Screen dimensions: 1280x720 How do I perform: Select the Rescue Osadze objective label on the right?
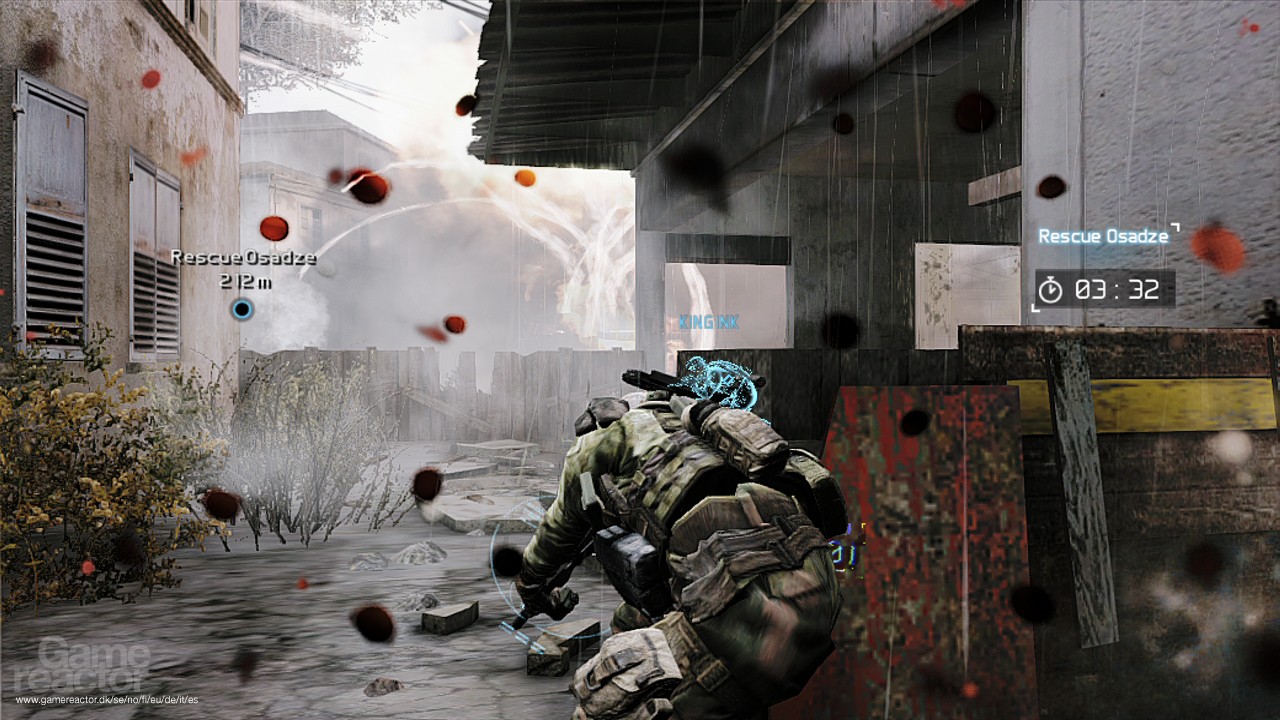click(x=1104, y=237)
